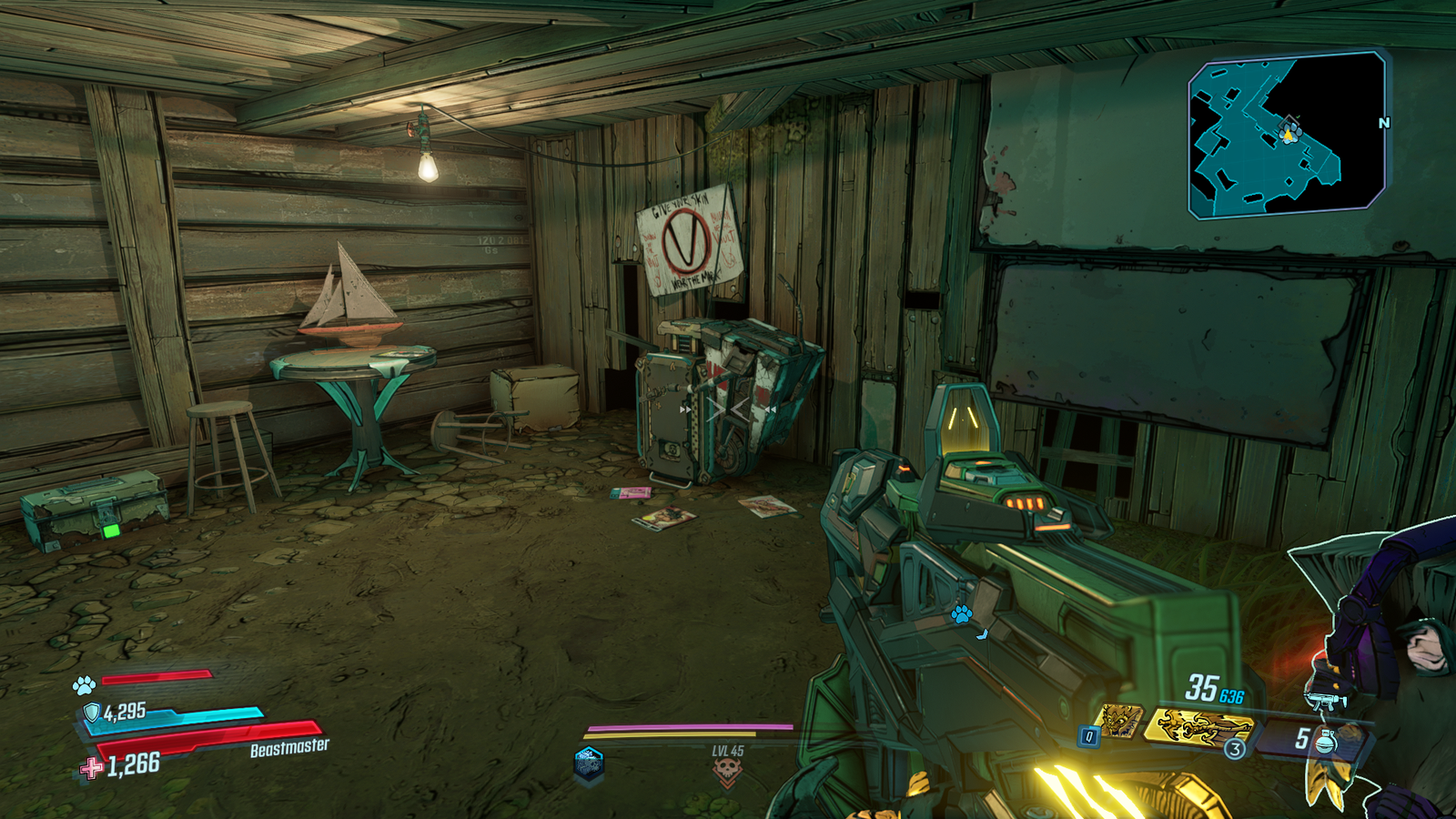
Task: Click the health cross icon beside 1,266
Action: pos(89,769)
